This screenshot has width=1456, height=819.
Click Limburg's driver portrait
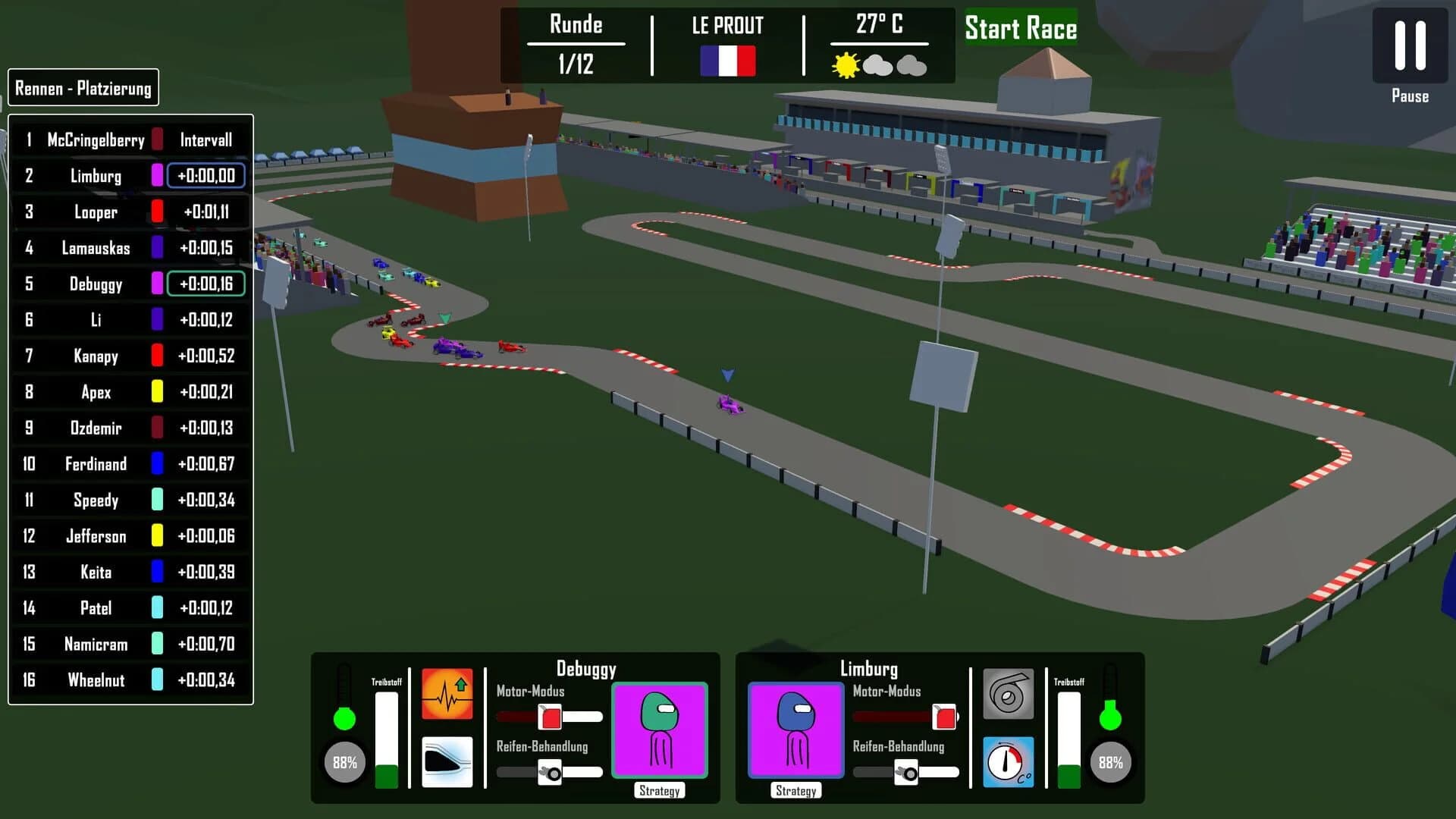[795, 730]
